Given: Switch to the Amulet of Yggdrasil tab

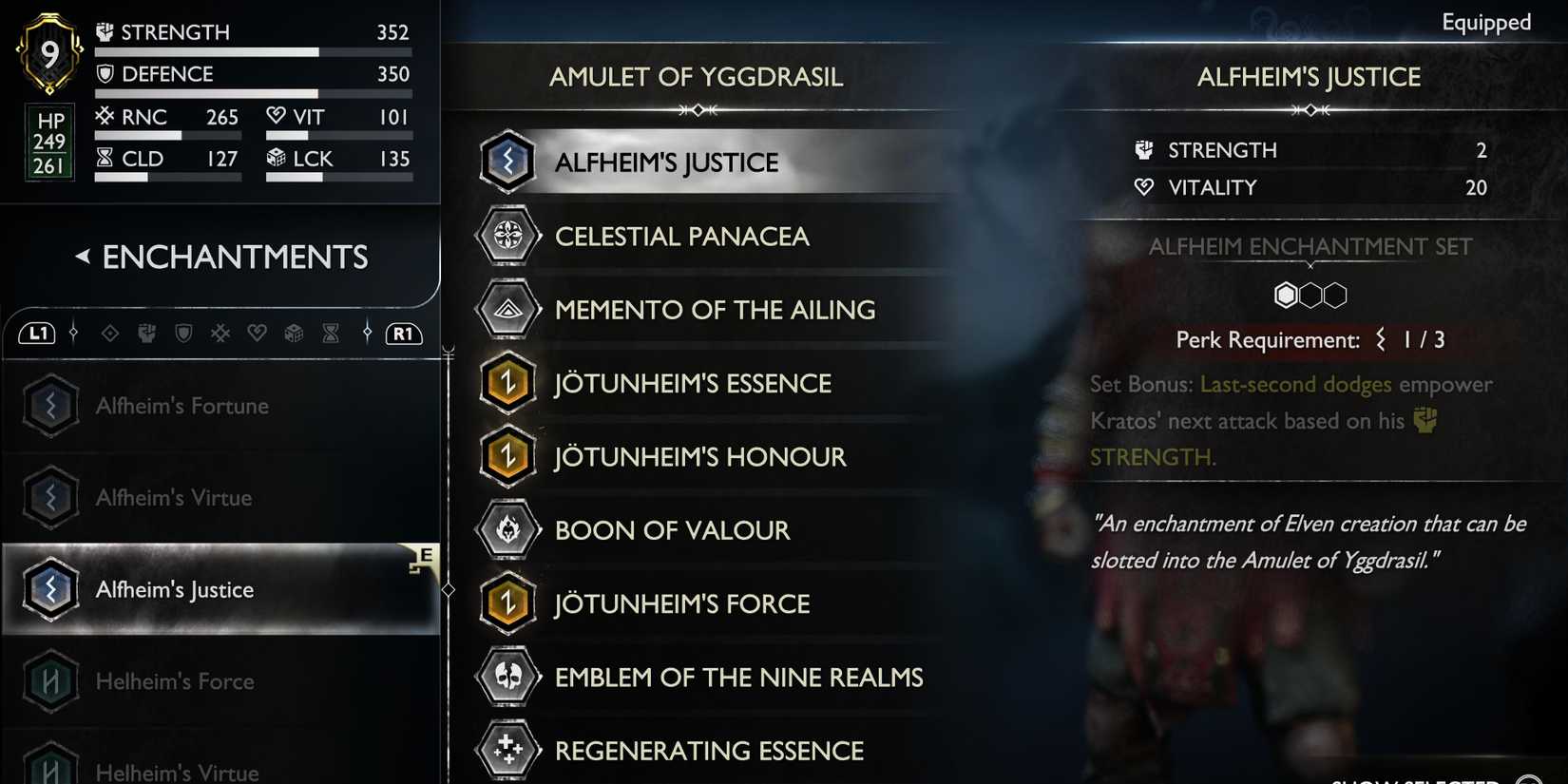Looking at the screenshot, I should (696, 77).
